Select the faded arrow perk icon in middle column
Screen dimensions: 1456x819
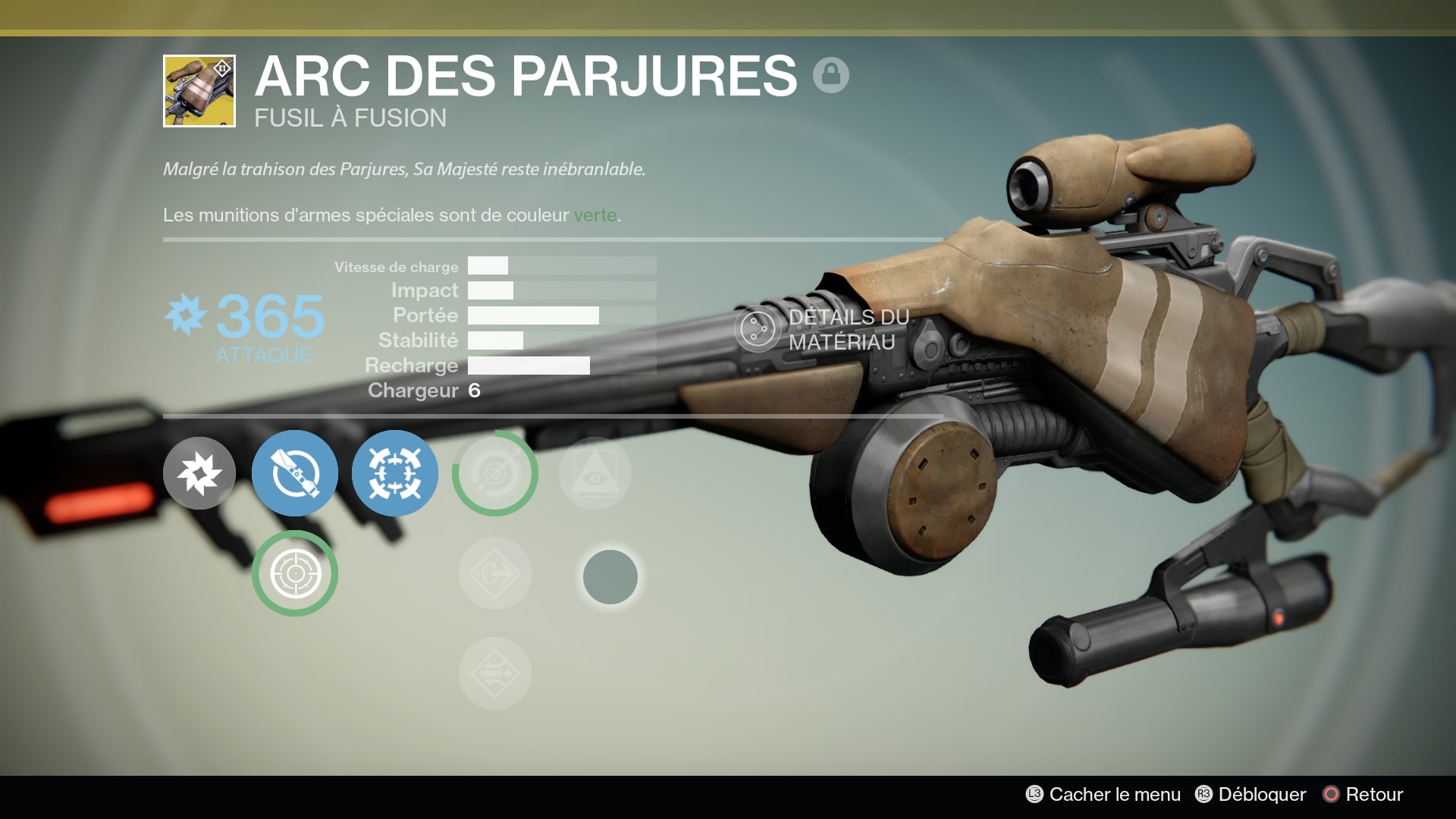pyautogui.click(x=494, y=573)
